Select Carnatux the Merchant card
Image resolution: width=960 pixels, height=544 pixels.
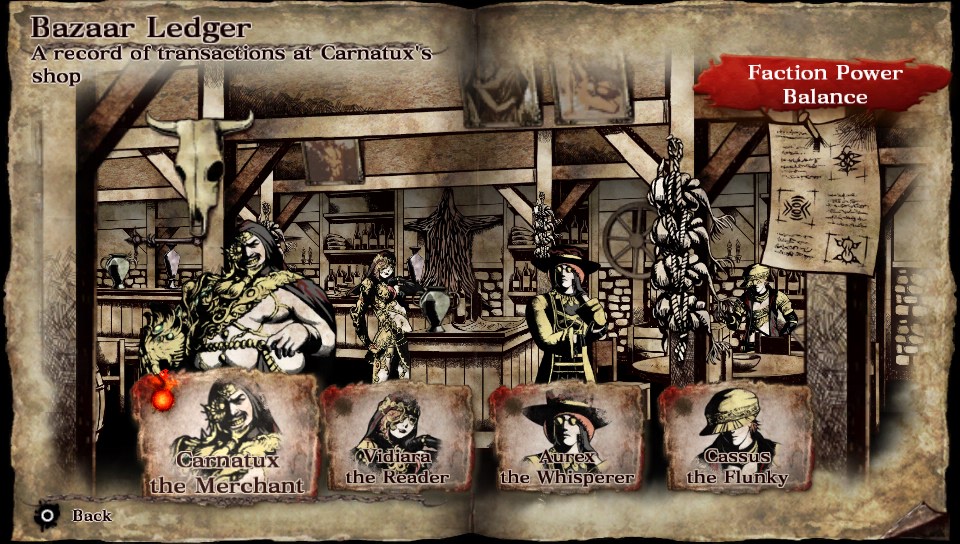226,436
